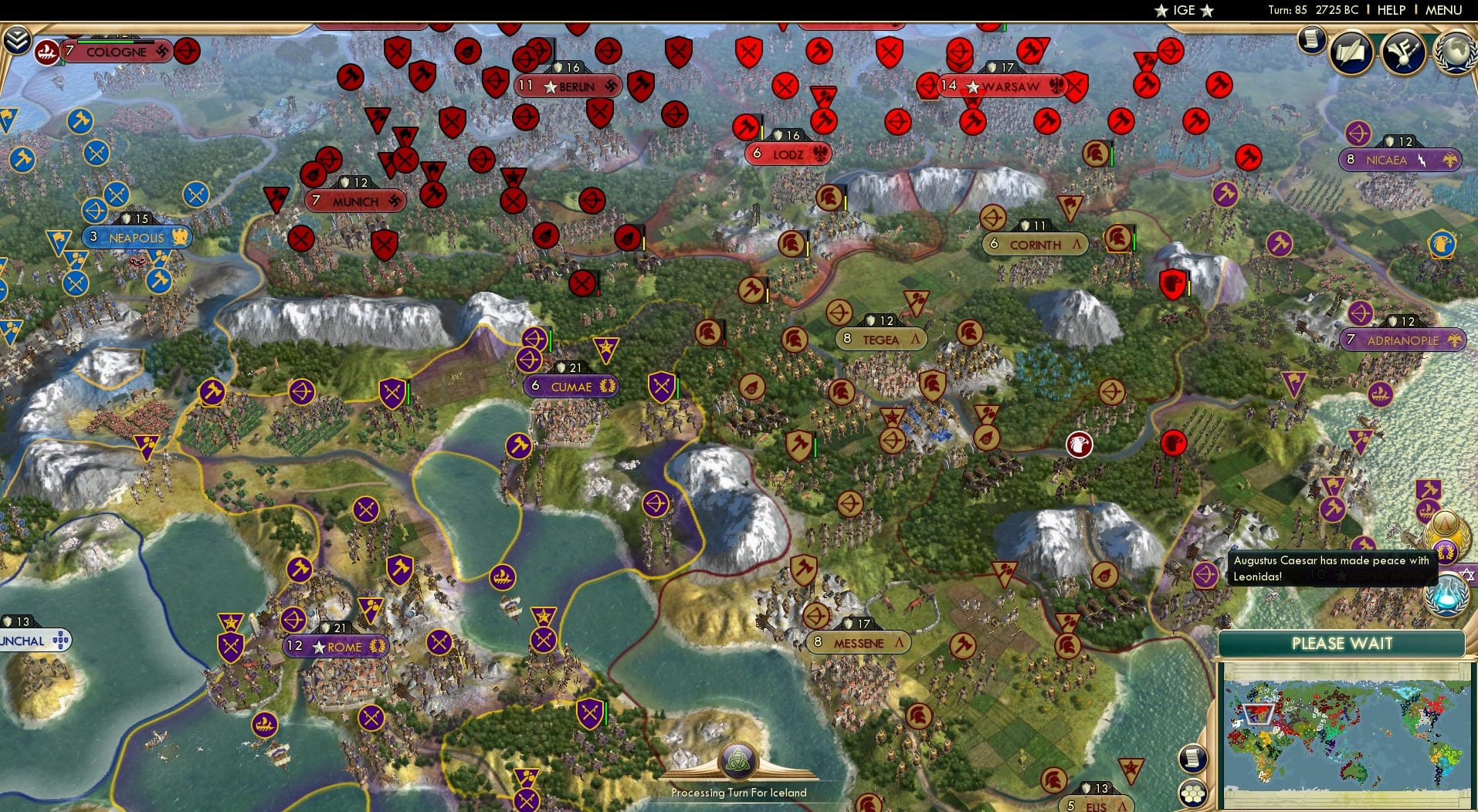Open the MENU

1445,10
